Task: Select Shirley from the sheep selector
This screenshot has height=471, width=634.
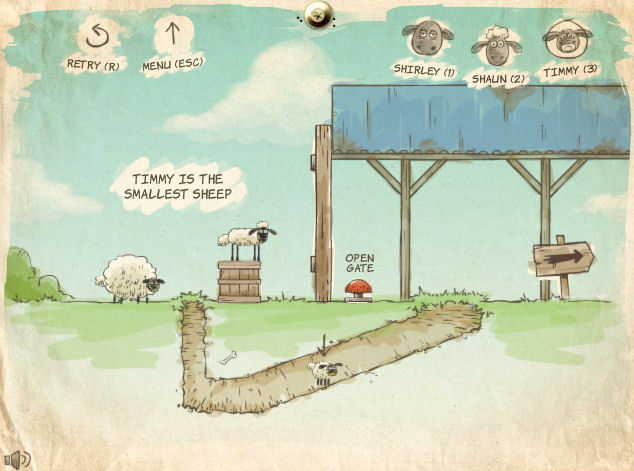Action: pos(425,40)
